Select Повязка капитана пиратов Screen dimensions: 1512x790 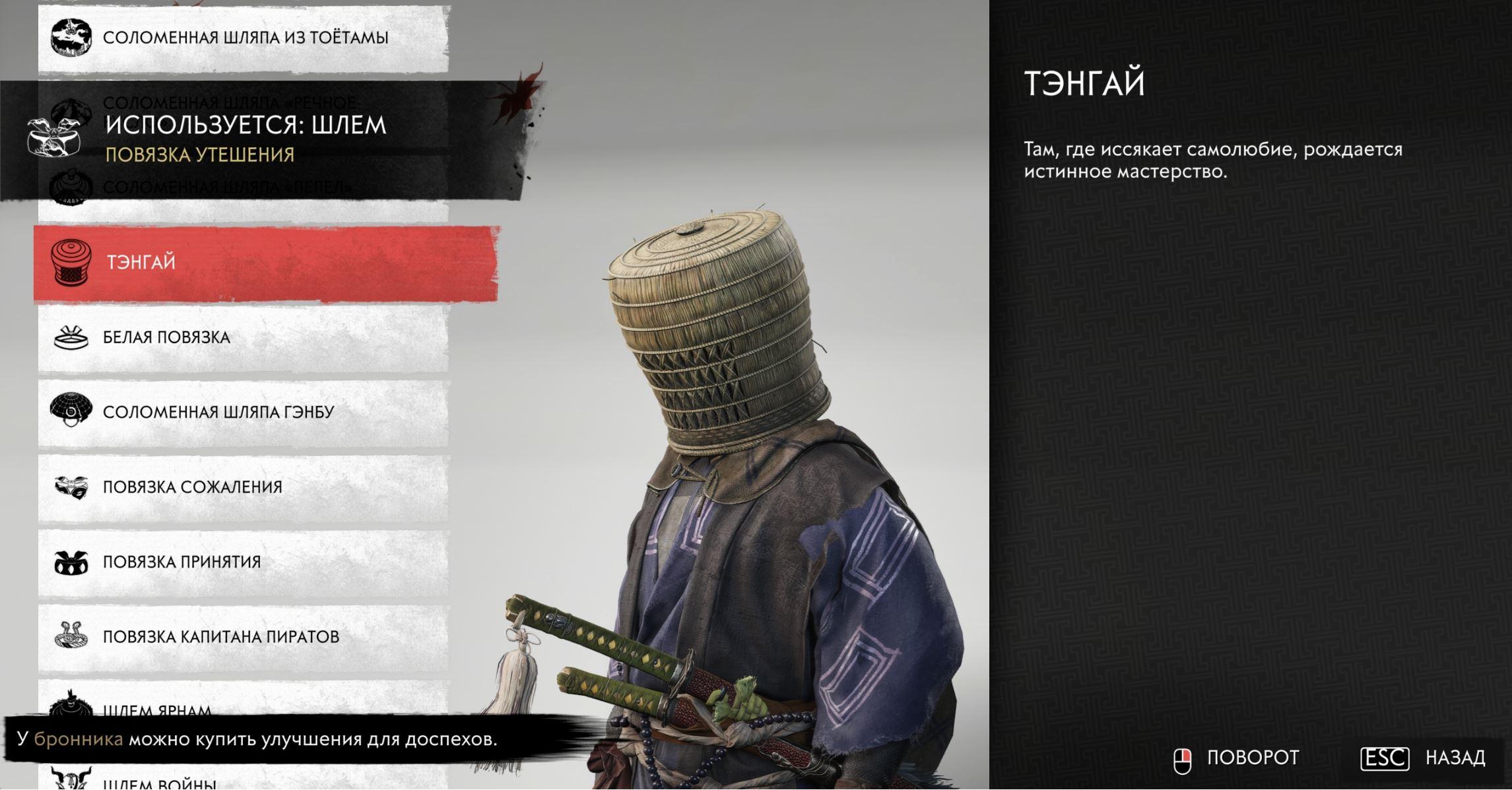(x=243, y=637)
